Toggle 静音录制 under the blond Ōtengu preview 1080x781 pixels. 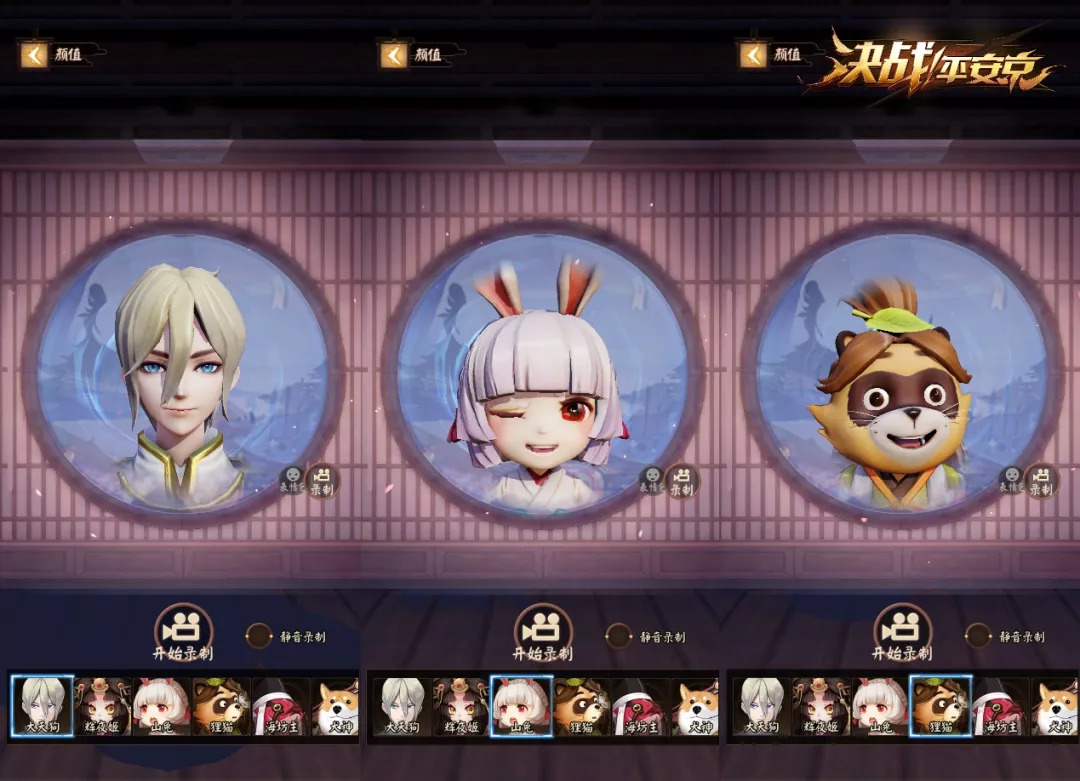coord(260,636)
